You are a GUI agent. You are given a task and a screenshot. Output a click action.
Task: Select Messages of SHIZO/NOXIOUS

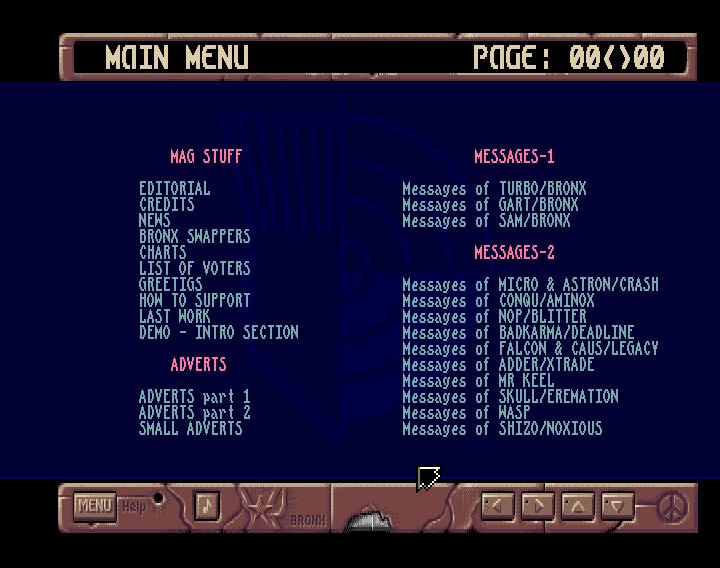pyautogui.click(x=502, y=429)
